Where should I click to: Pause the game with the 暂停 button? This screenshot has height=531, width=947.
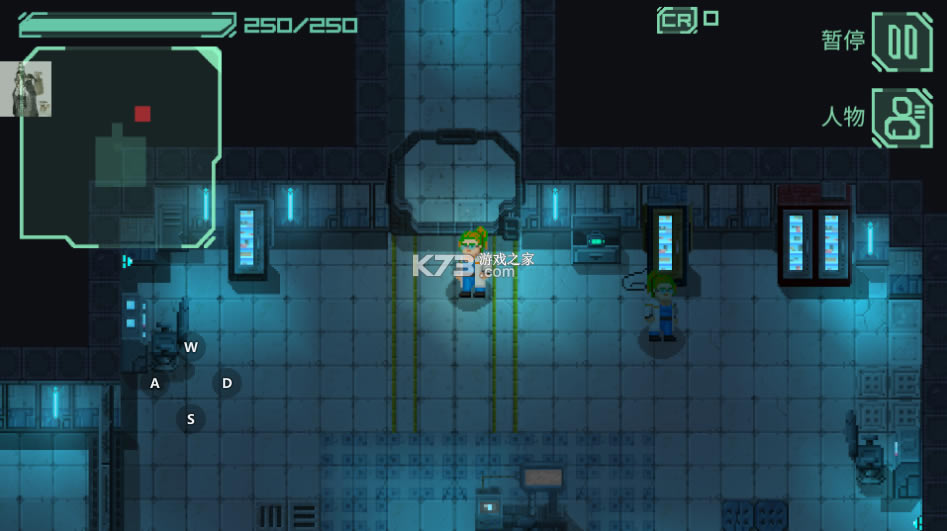point(902,42)
